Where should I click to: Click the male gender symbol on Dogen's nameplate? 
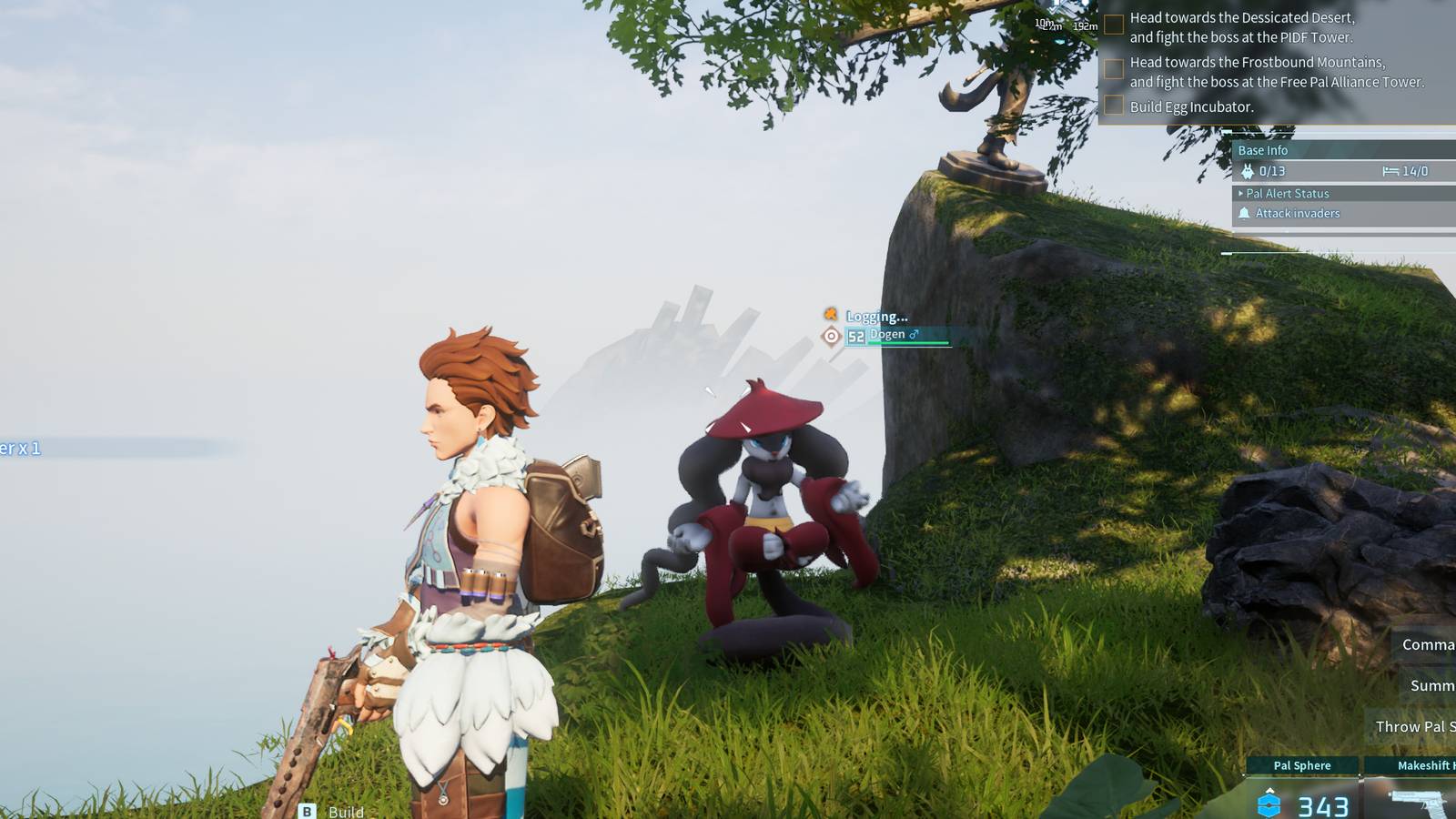coord(914,335)
